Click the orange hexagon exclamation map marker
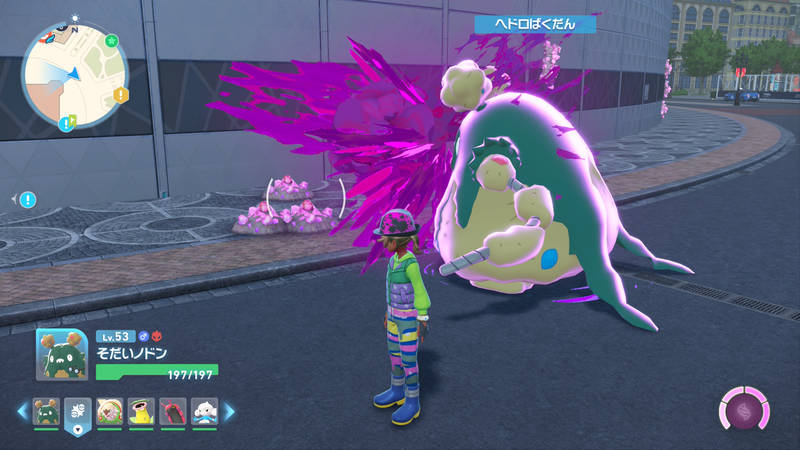800x450 pixels. pos(121,95)
